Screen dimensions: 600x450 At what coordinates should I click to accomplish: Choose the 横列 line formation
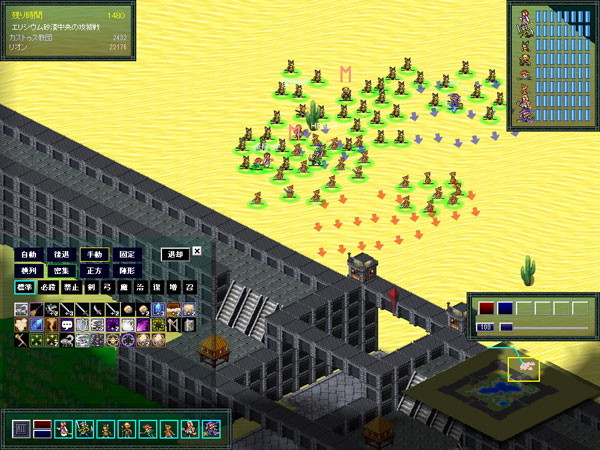click(27, 270)
